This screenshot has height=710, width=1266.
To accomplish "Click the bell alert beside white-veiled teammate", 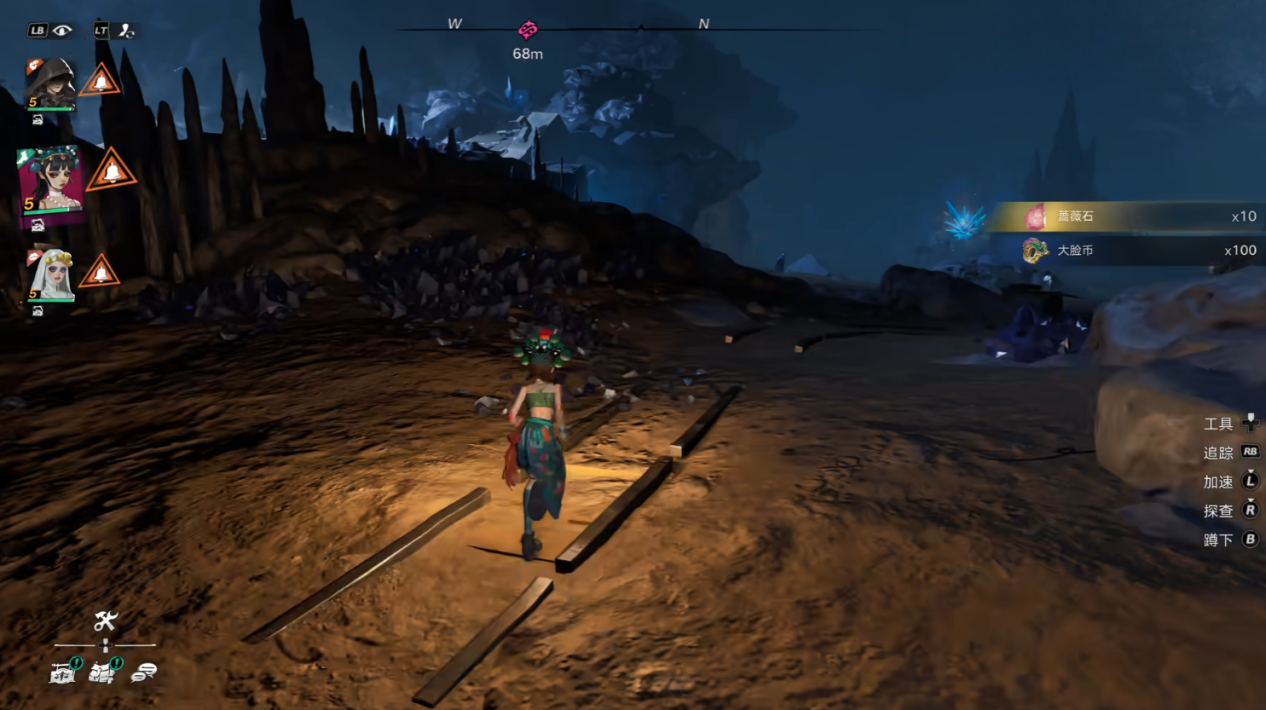I will 100,271.
